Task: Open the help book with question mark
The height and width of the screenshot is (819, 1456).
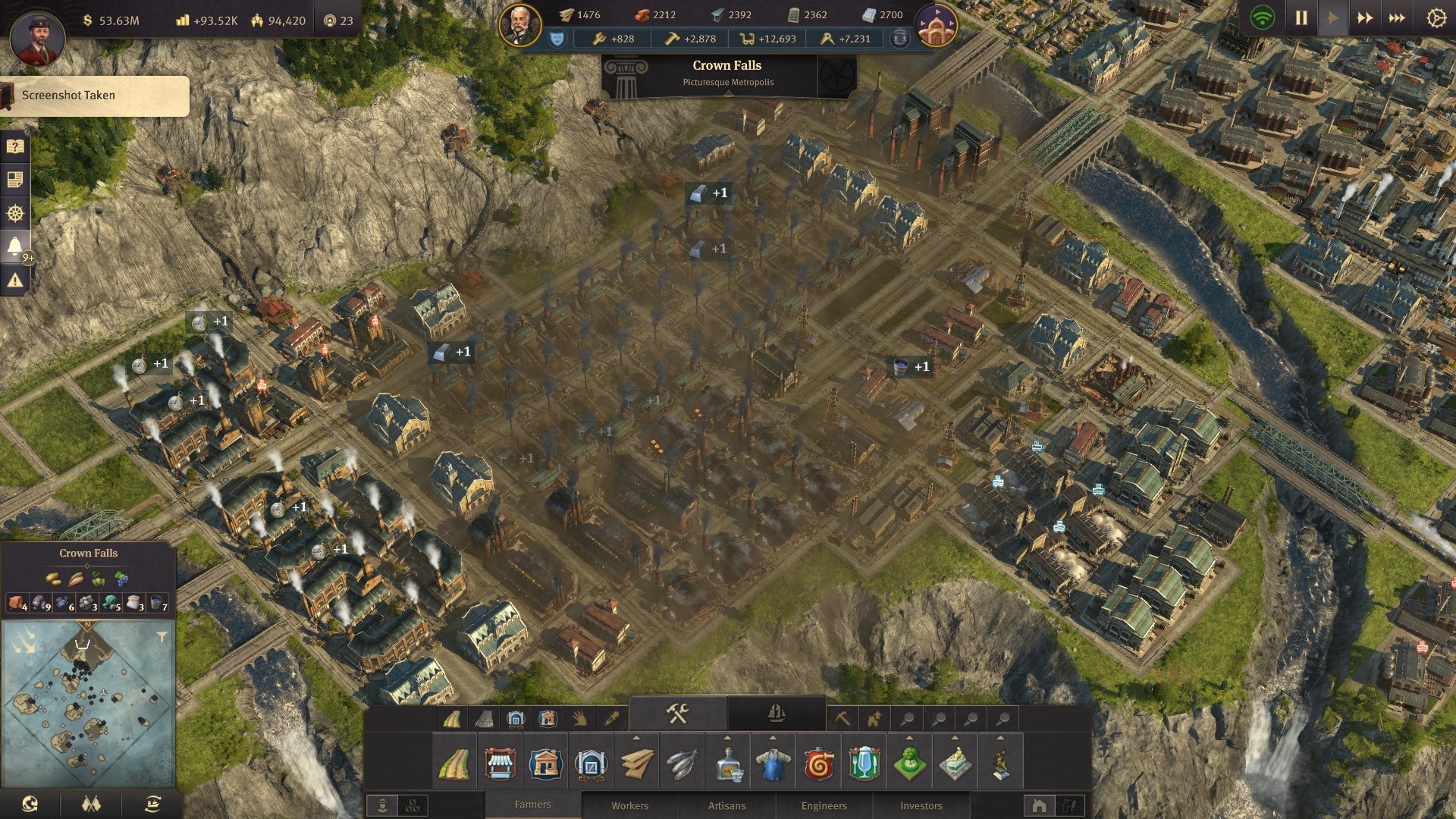Action: point(14,146)
